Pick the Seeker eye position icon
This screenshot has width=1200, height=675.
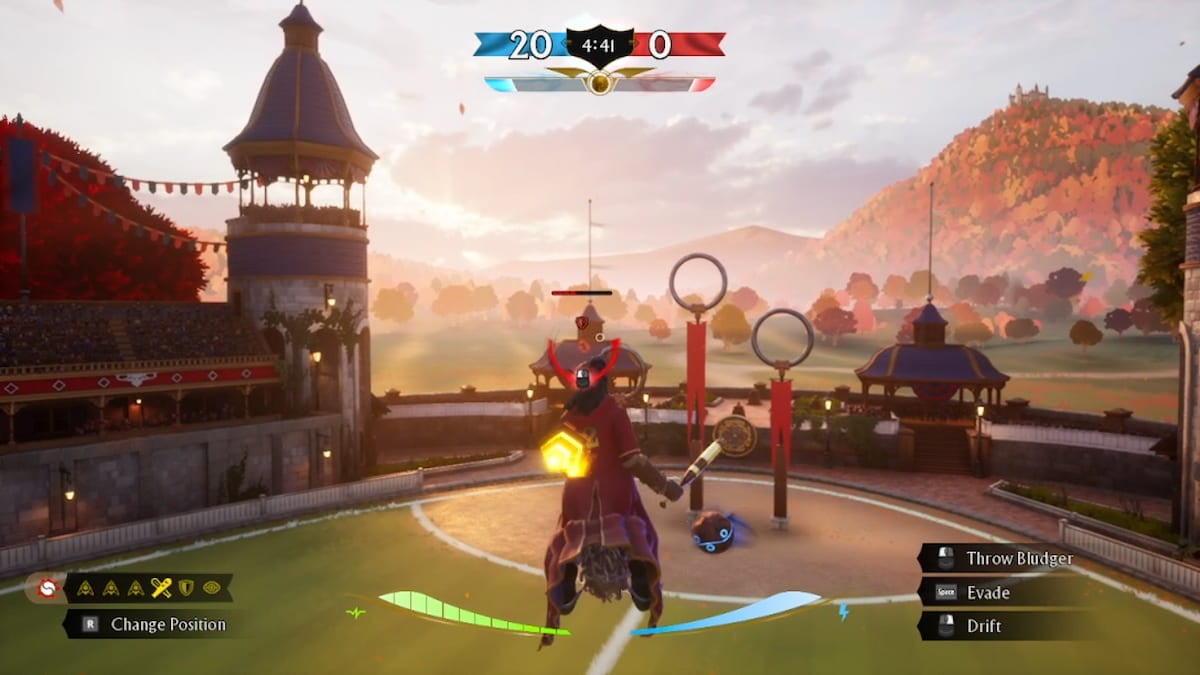tap(211, 588)
